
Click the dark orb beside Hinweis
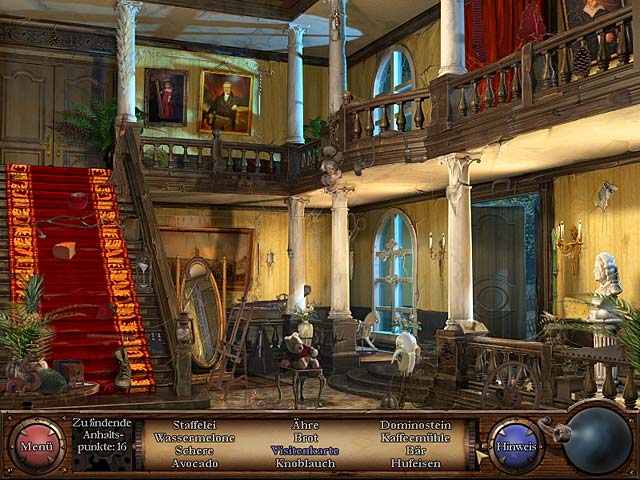(598, 441)
